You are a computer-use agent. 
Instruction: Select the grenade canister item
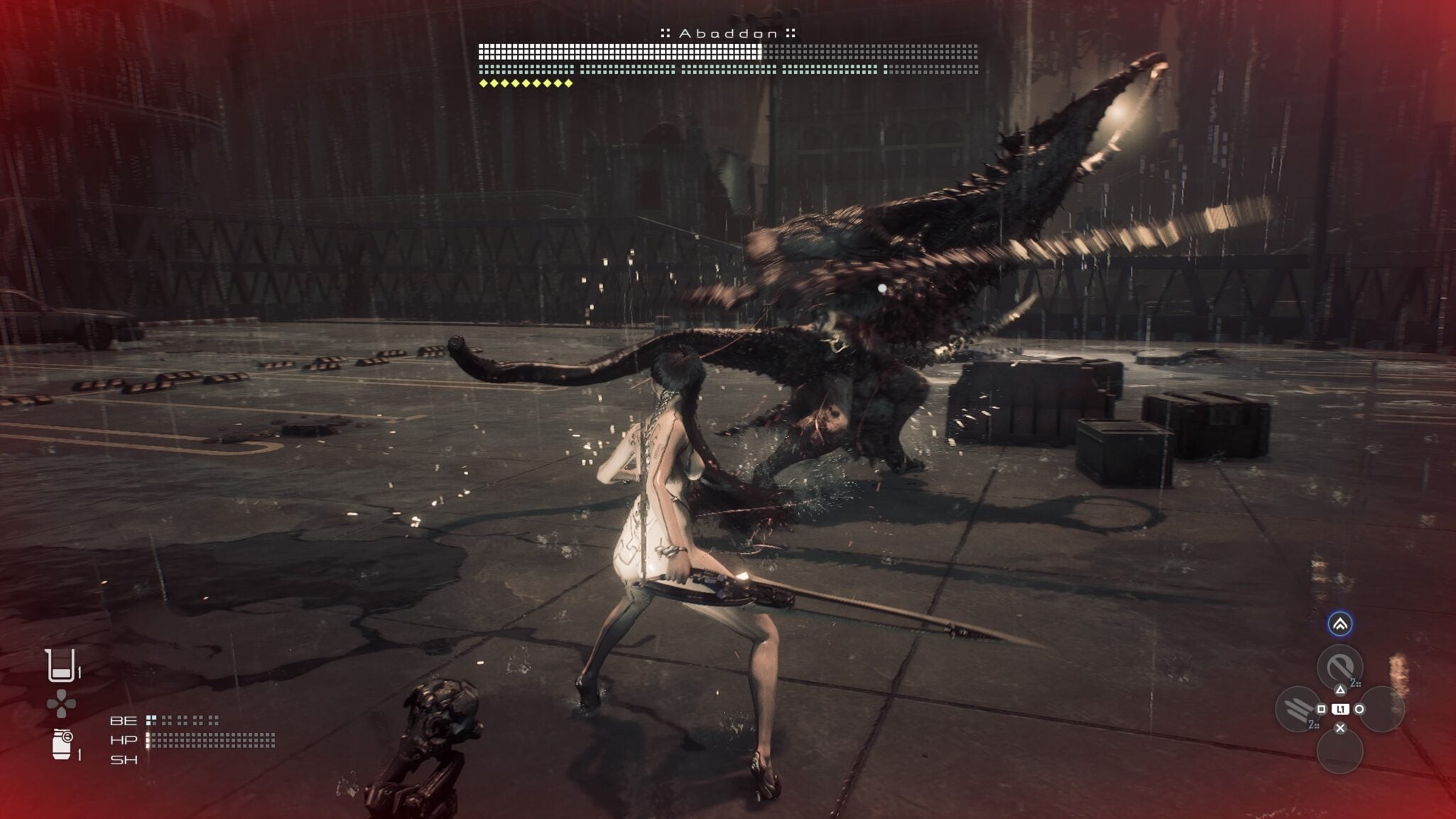pos(63,744)
